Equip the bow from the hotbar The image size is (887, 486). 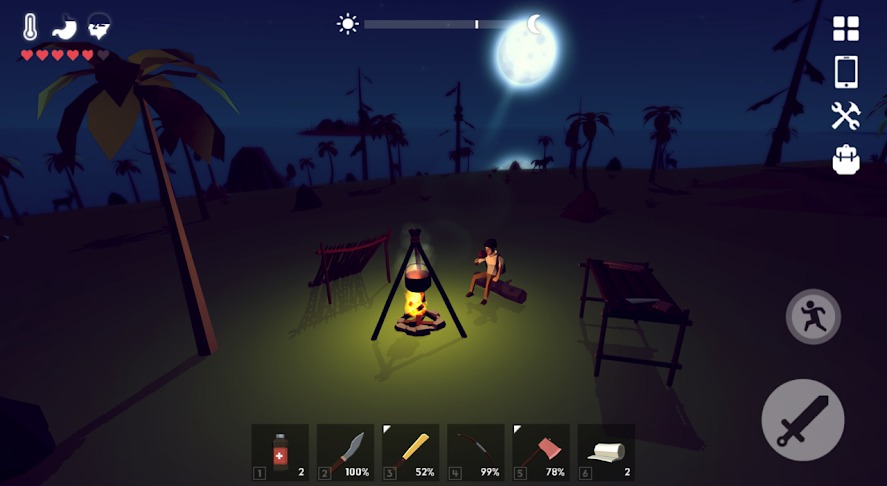[475, 452]
